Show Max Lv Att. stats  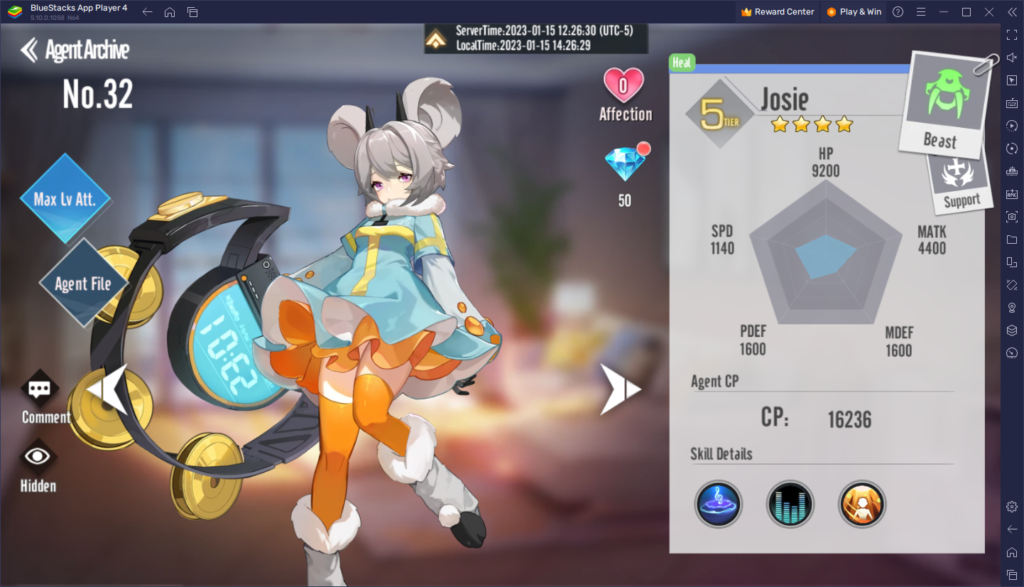[64, 198]
